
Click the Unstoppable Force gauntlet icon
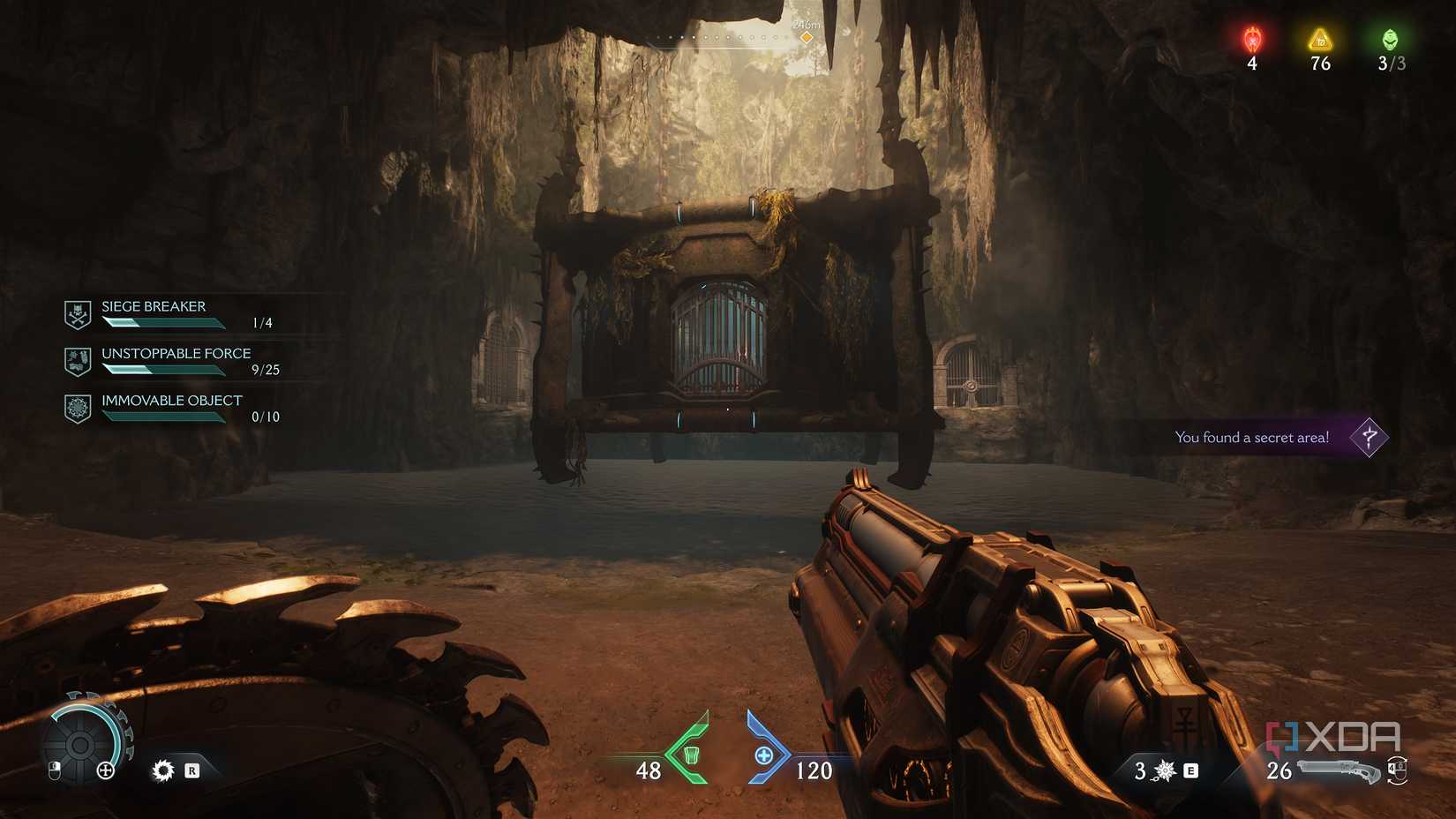pyautogui.click(x=78, y=360)
